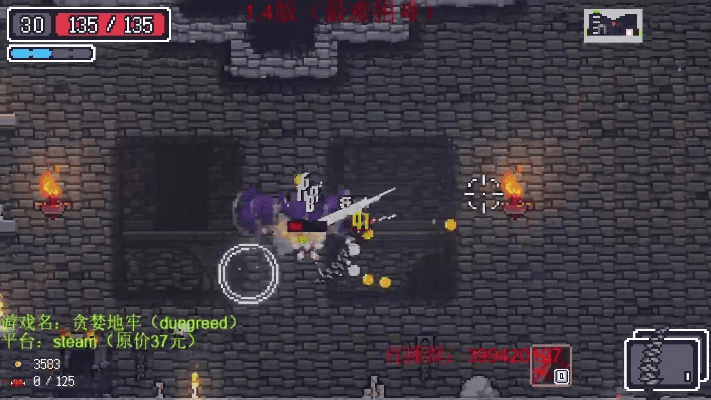Activate the red weapon skill icon

[x=551, y=364]
